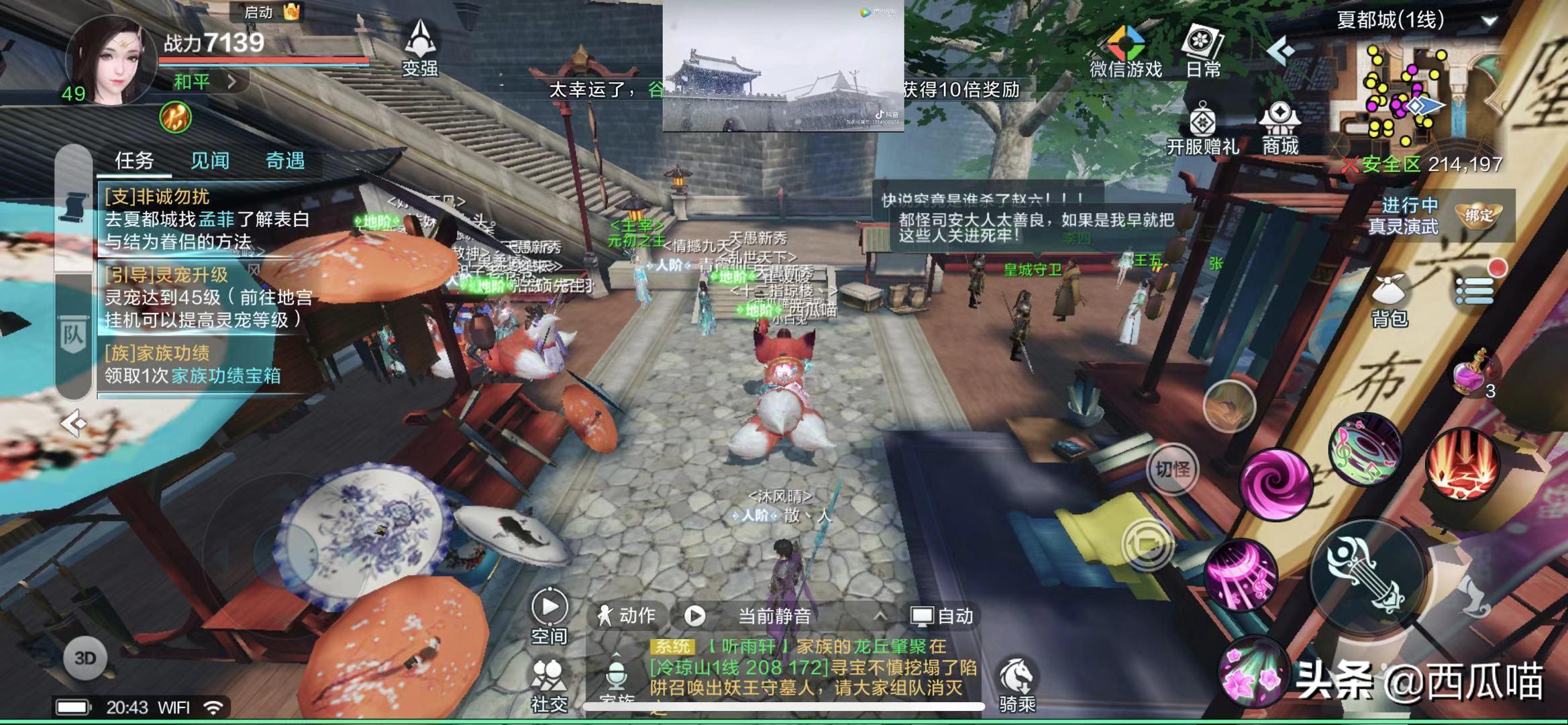Open the 背包 backpack
Image resolution: width=1568 pixels, height=725 pixels.
(x=1389, y=299)
